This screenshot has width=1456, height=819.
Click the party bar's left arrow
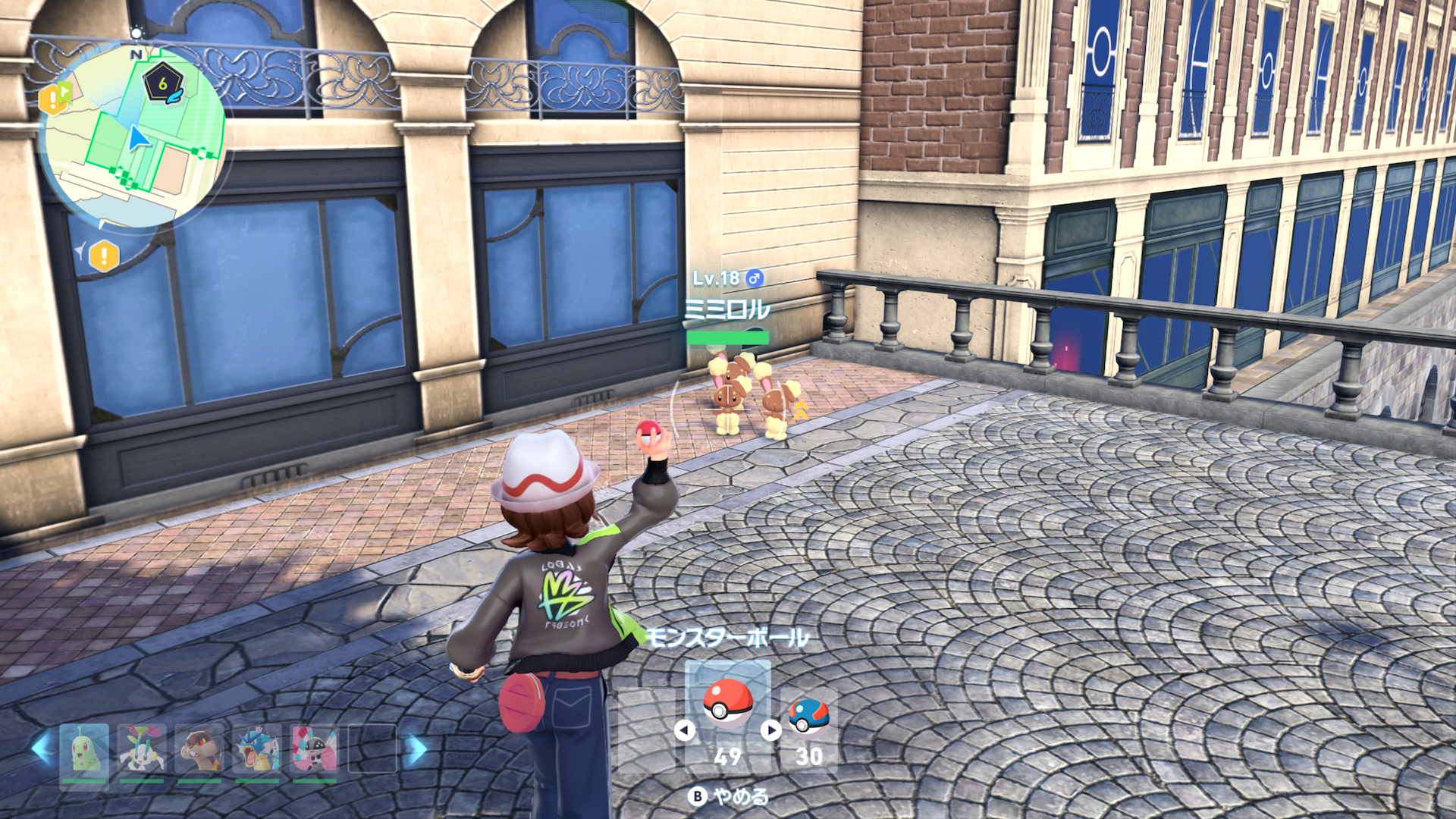(41, 749)
